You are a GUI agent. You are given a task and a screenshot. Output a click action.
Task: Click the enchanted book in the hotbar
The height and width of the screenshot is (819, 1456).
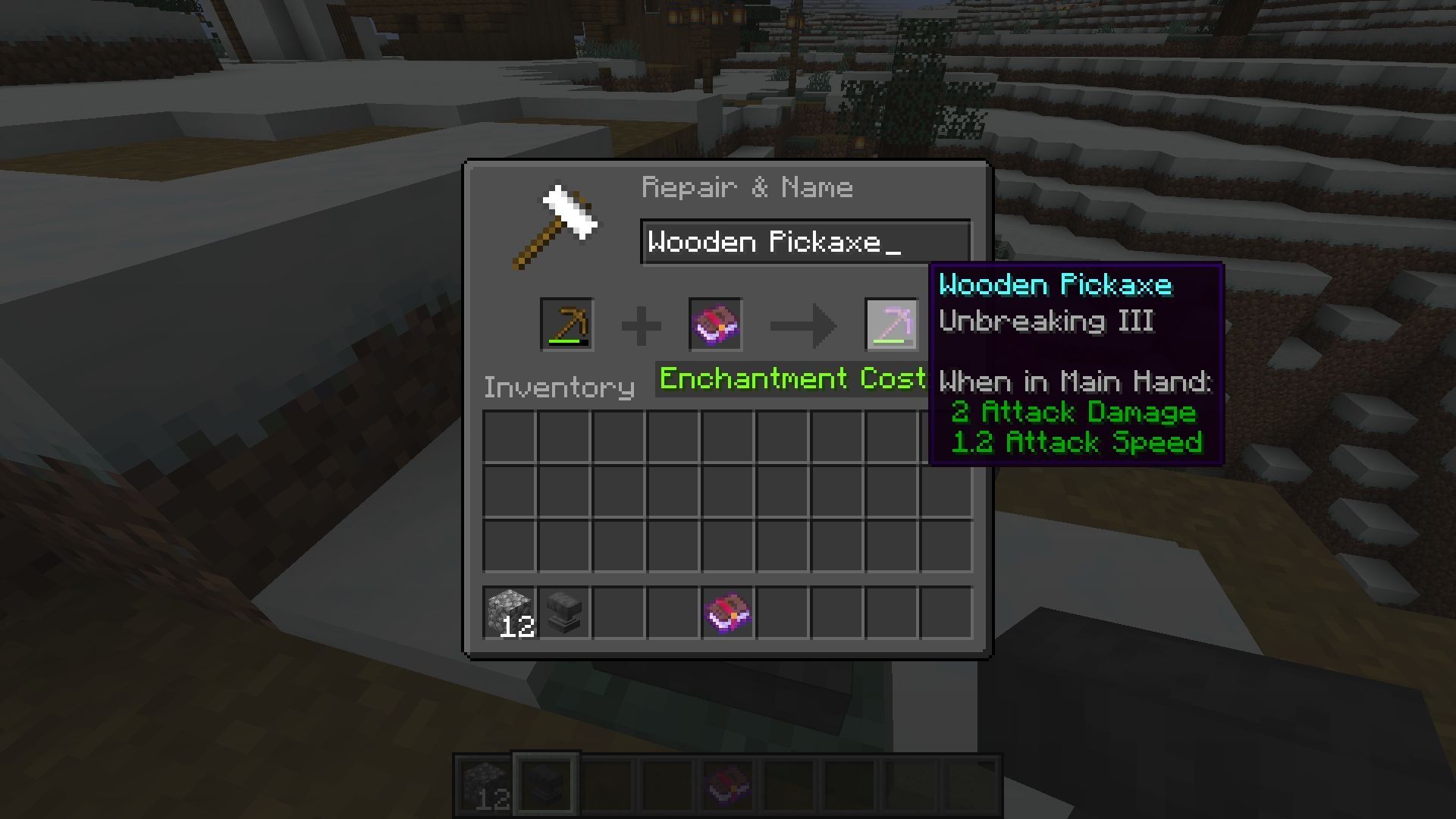click(726, 785)
